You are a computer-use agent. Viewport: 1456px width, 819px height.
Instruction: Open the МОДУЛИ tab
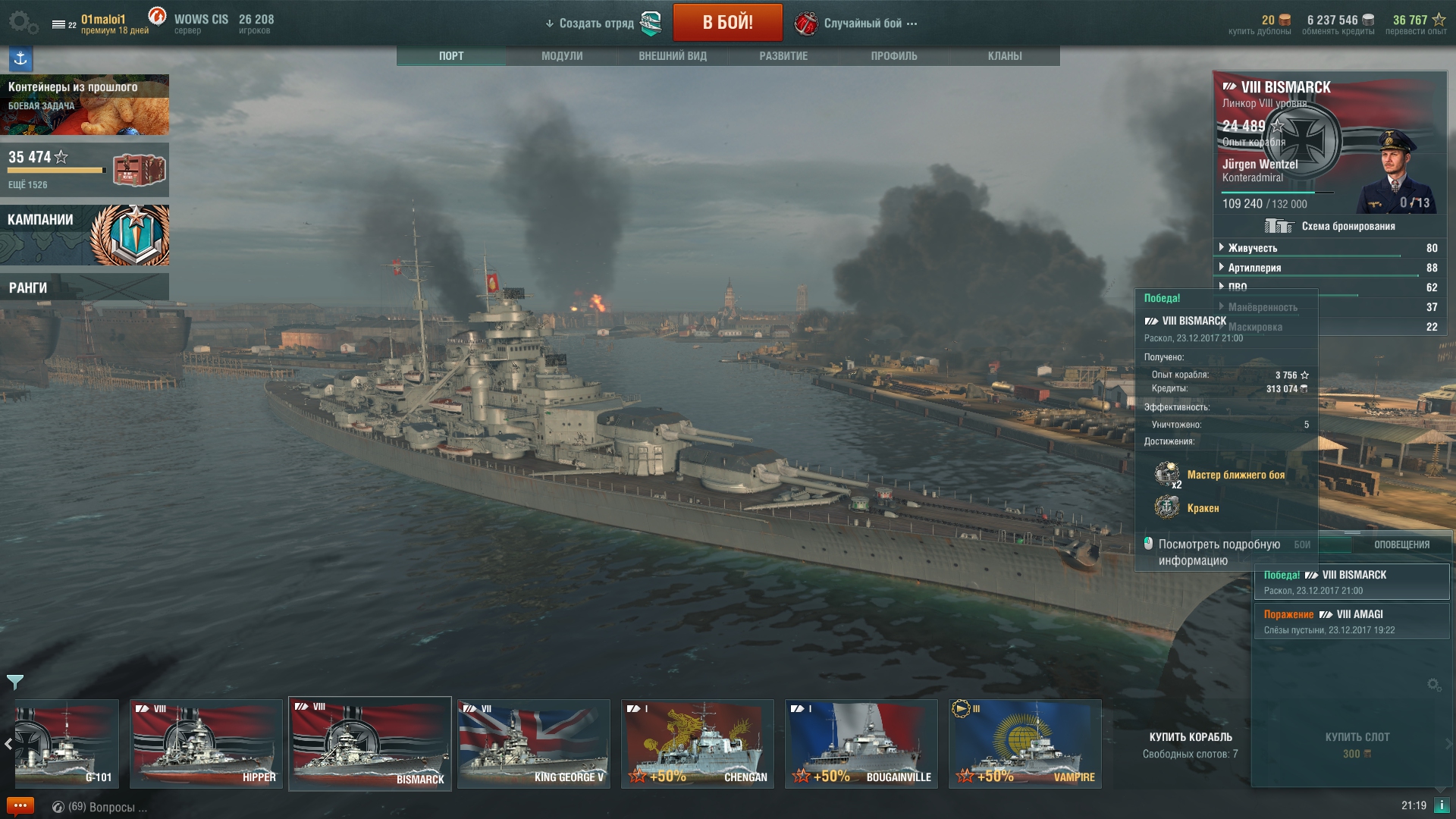click(562, 56)
